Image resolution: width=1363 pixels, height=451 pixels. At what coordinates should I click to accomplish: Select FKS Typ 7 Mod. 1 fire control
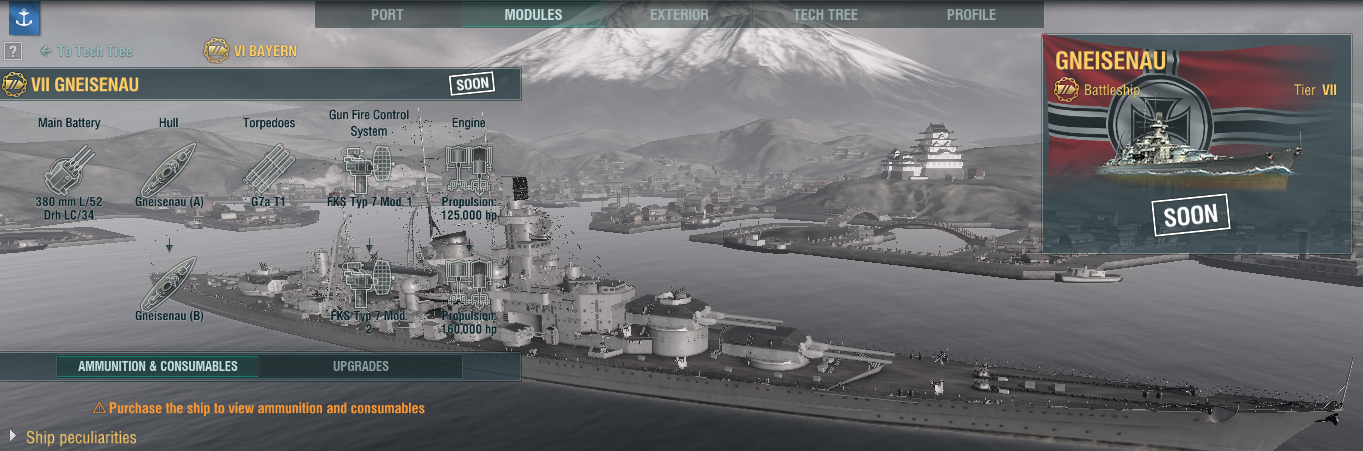(x=369, y=168)
